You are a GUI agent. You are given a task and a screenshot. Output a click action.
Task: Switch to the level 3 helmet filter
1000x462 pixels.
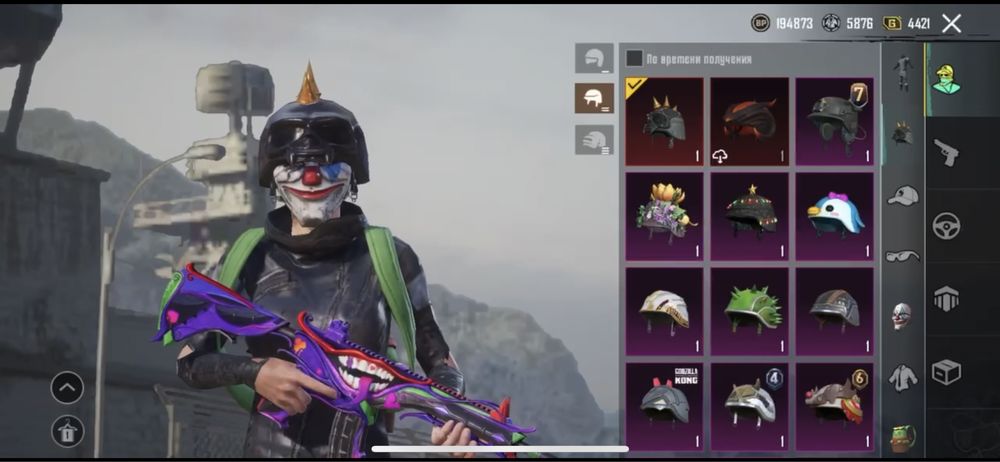(x=594, y=139)
